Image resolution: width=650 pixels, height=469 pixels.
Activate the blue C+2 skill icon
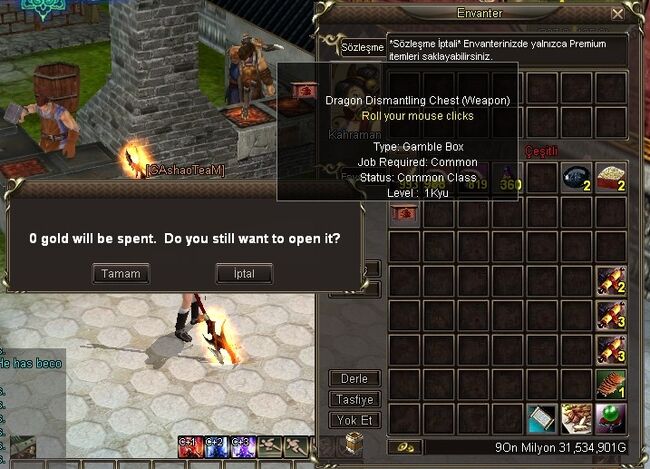pyautogui.click(x=213, y=447)
